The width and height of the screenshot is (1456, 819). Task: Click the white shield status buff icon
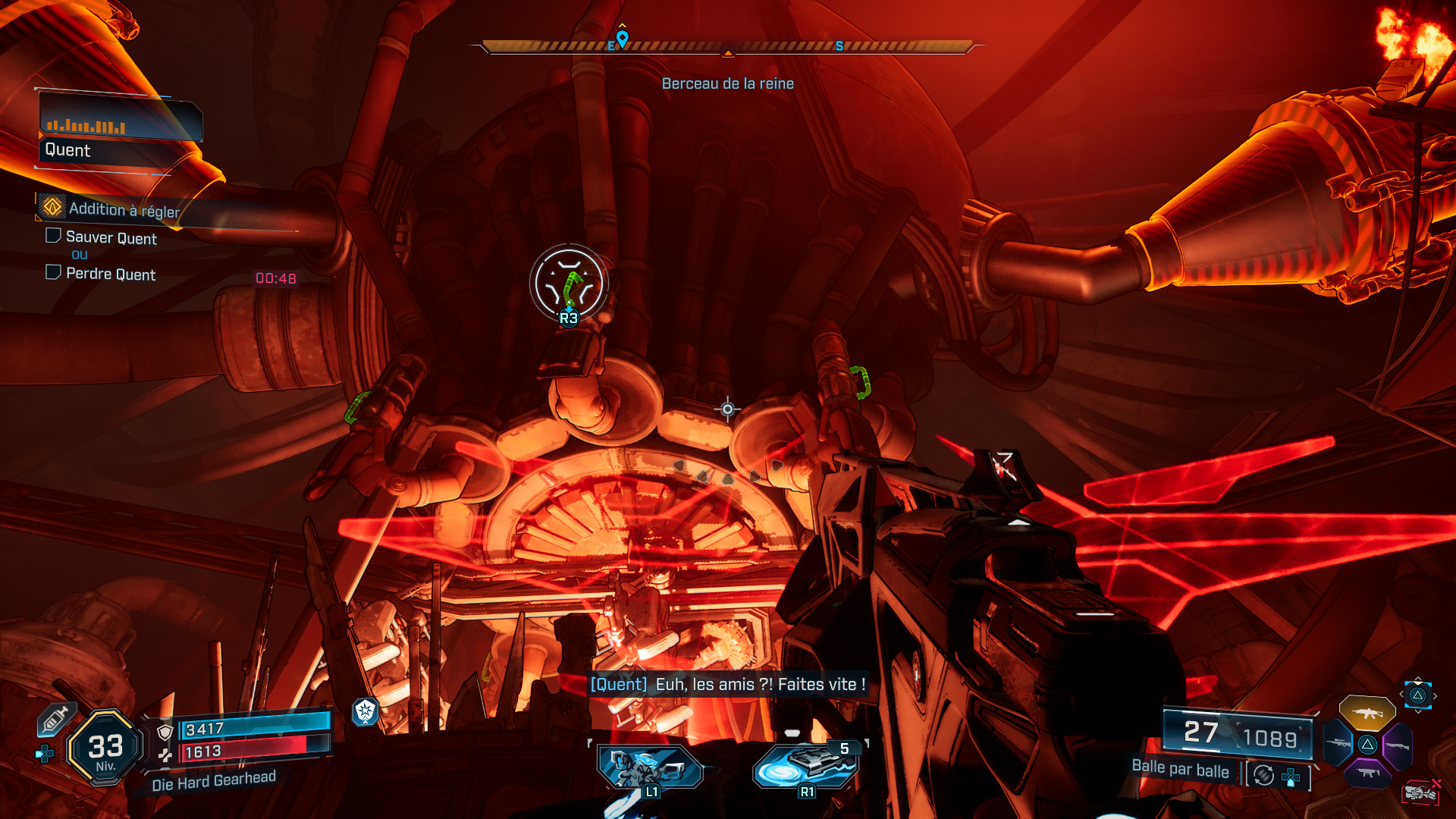pos(366,711)
